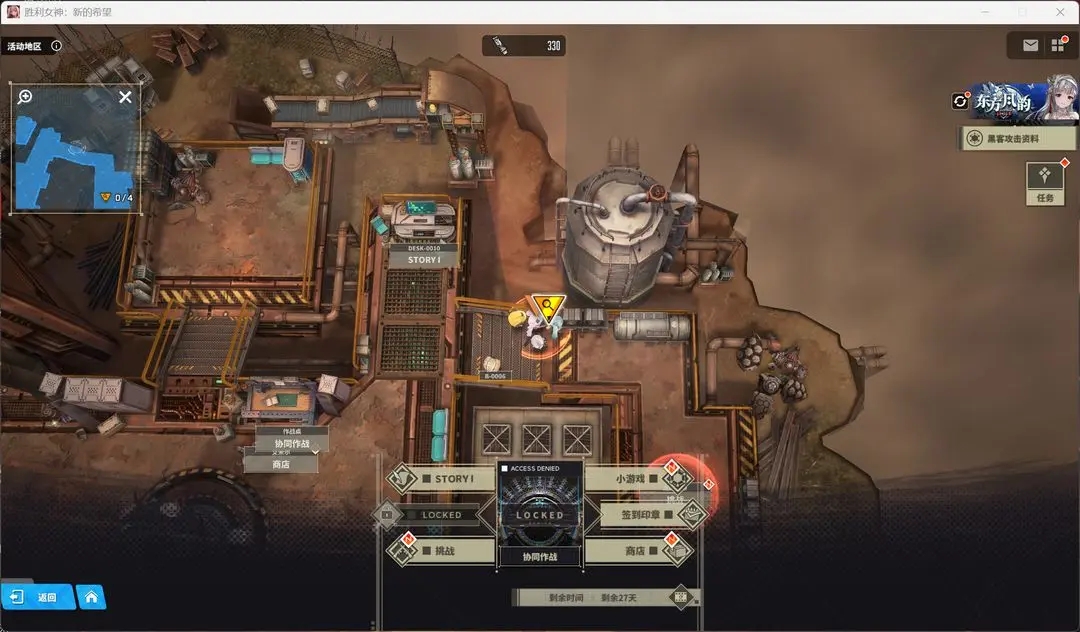Click the refresh arrows icon beside the banner
The image size is (1080, 632).
961,101
